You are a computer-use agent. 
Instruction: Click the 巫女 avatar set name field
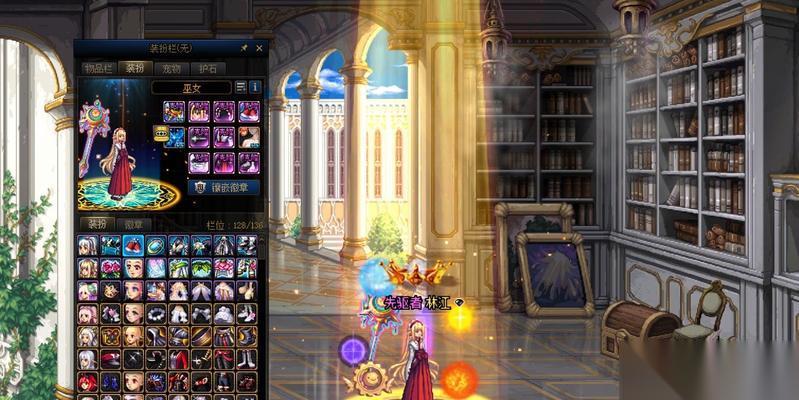coord(191,88)
